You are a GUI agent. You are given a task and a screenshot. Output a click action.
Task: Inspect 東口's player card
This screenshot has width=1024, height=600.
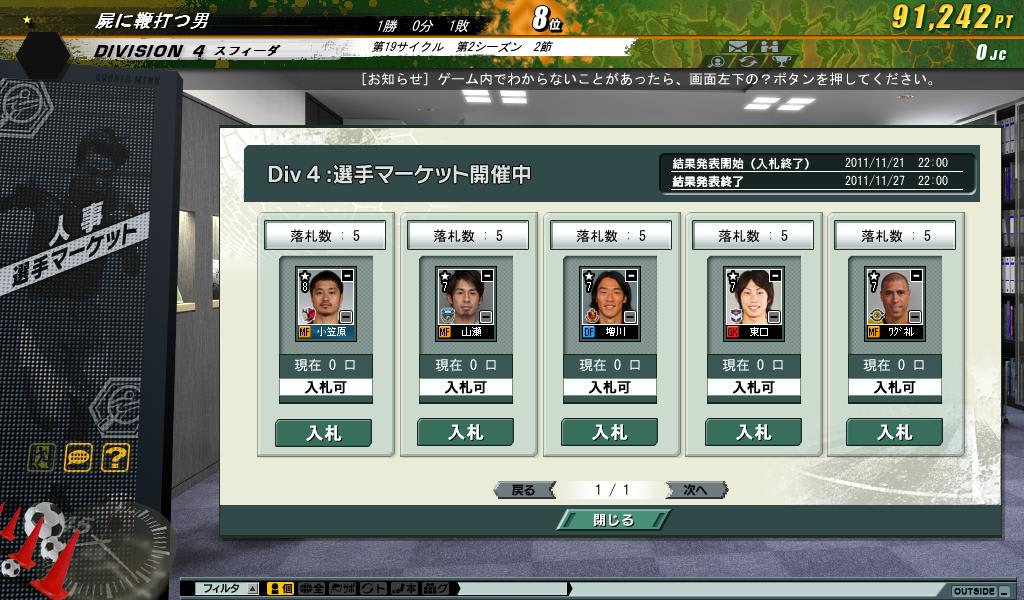[754, 303]
